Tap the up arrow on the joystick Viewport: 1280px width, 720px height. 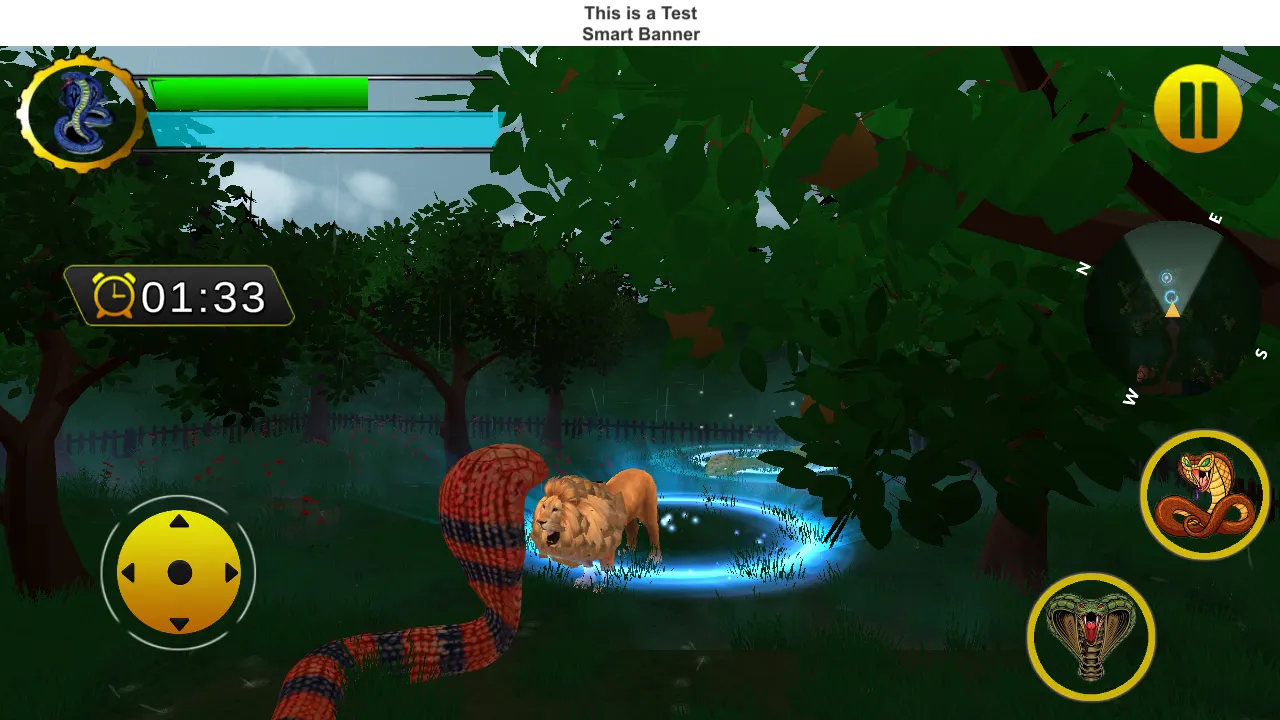(179, 521)
